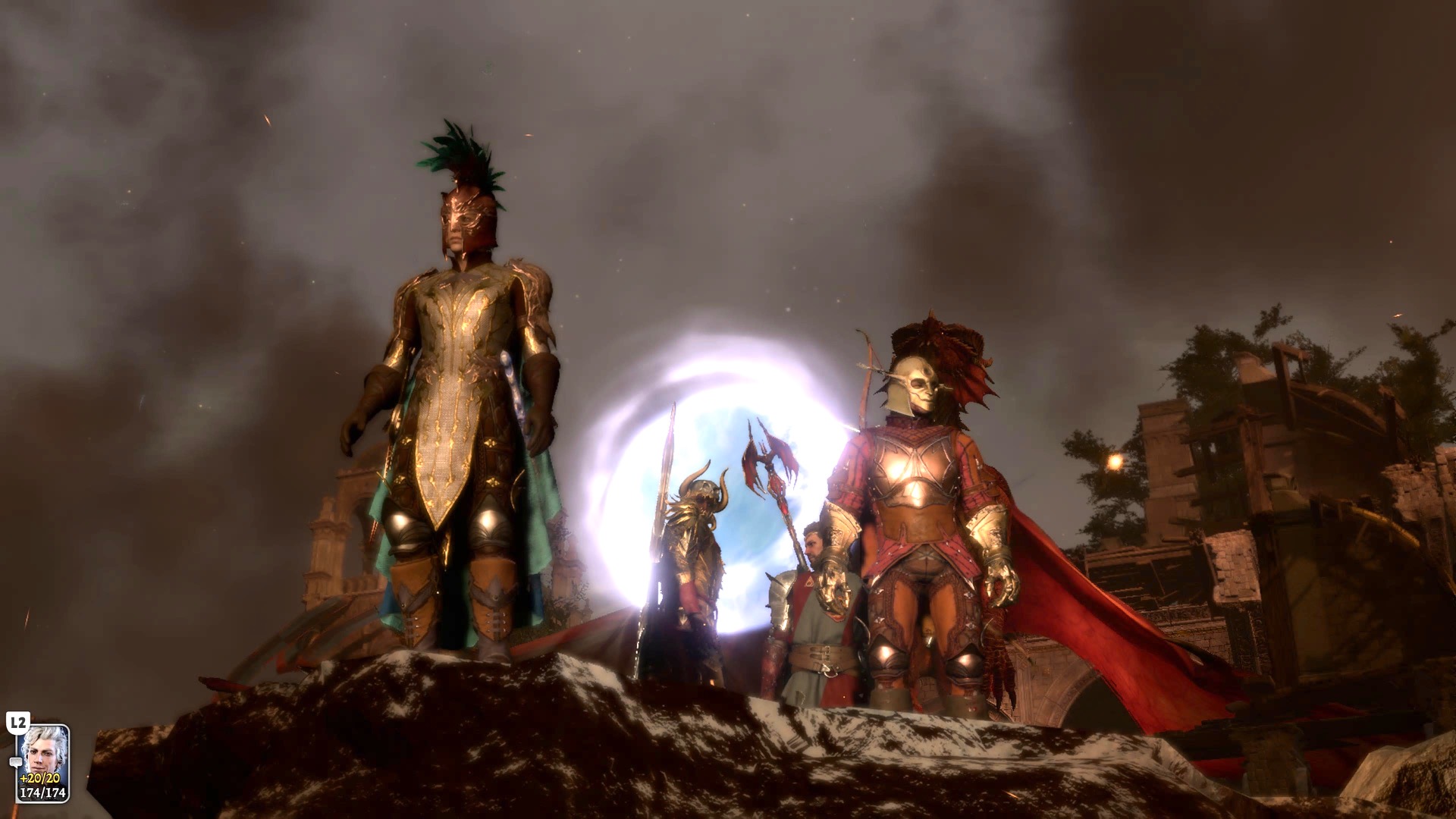Click Astarion's character portrait
Image resolution: width=1456 pixels, height=819 pixels.
[42, 755]
